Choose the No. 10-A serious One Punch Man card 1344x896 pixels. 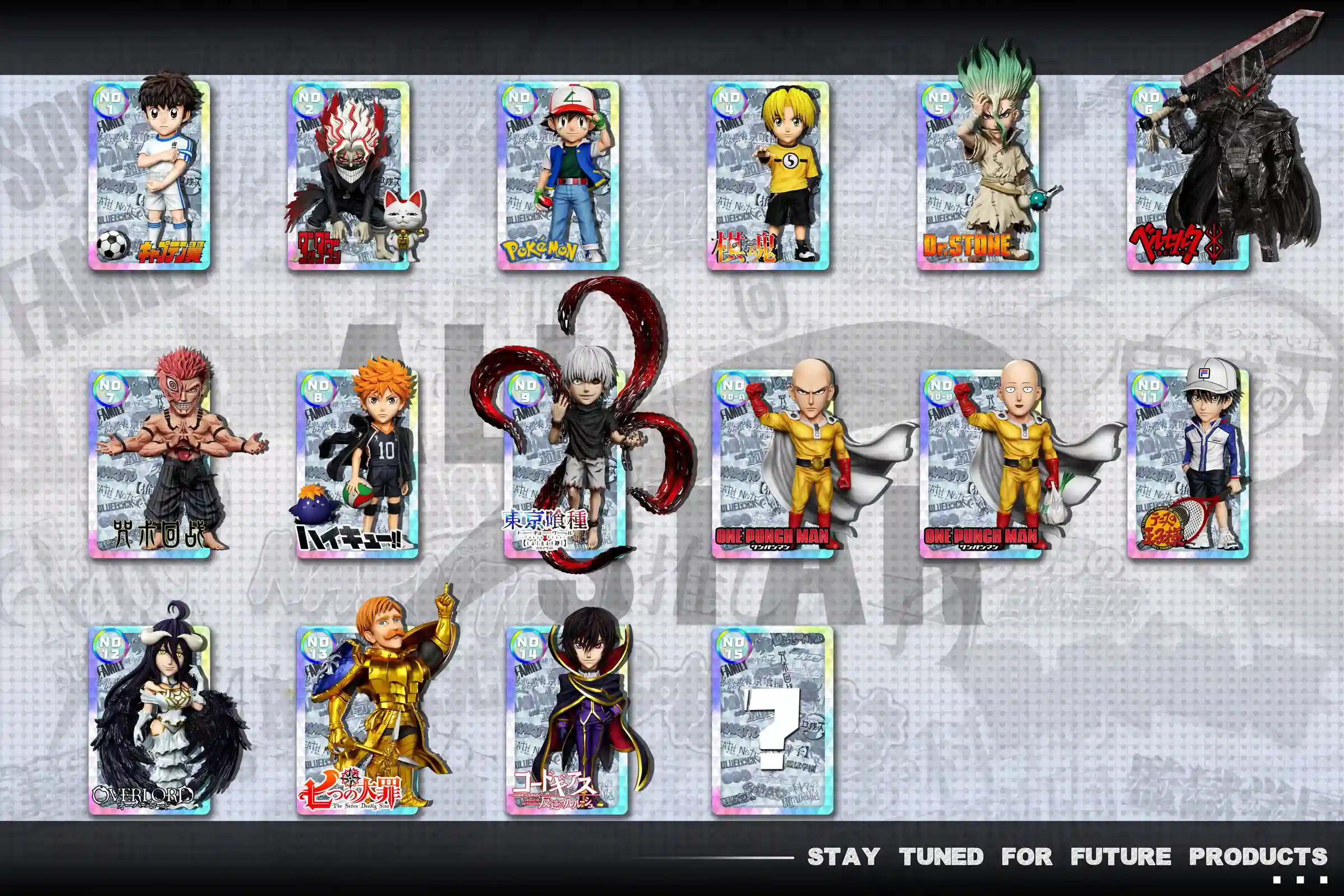click(x=773, y=463)
